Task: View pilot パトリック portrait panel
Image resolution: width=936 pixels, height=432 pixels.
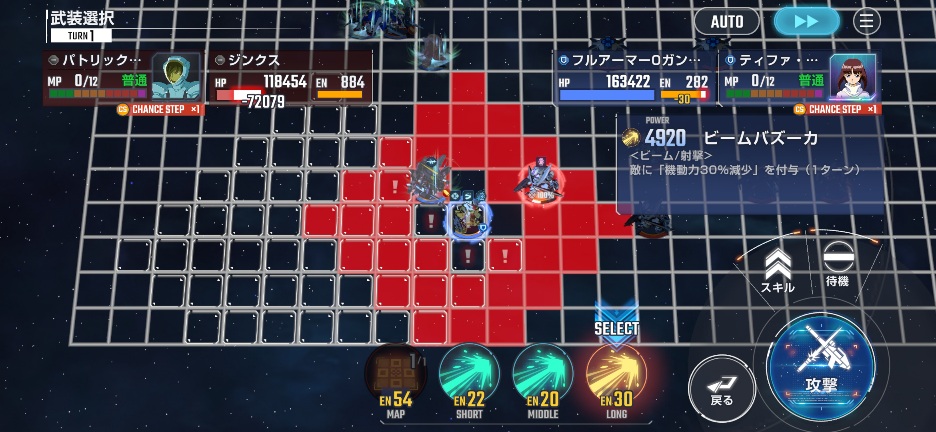Action: pyautogui.click(x=176, y=75)
